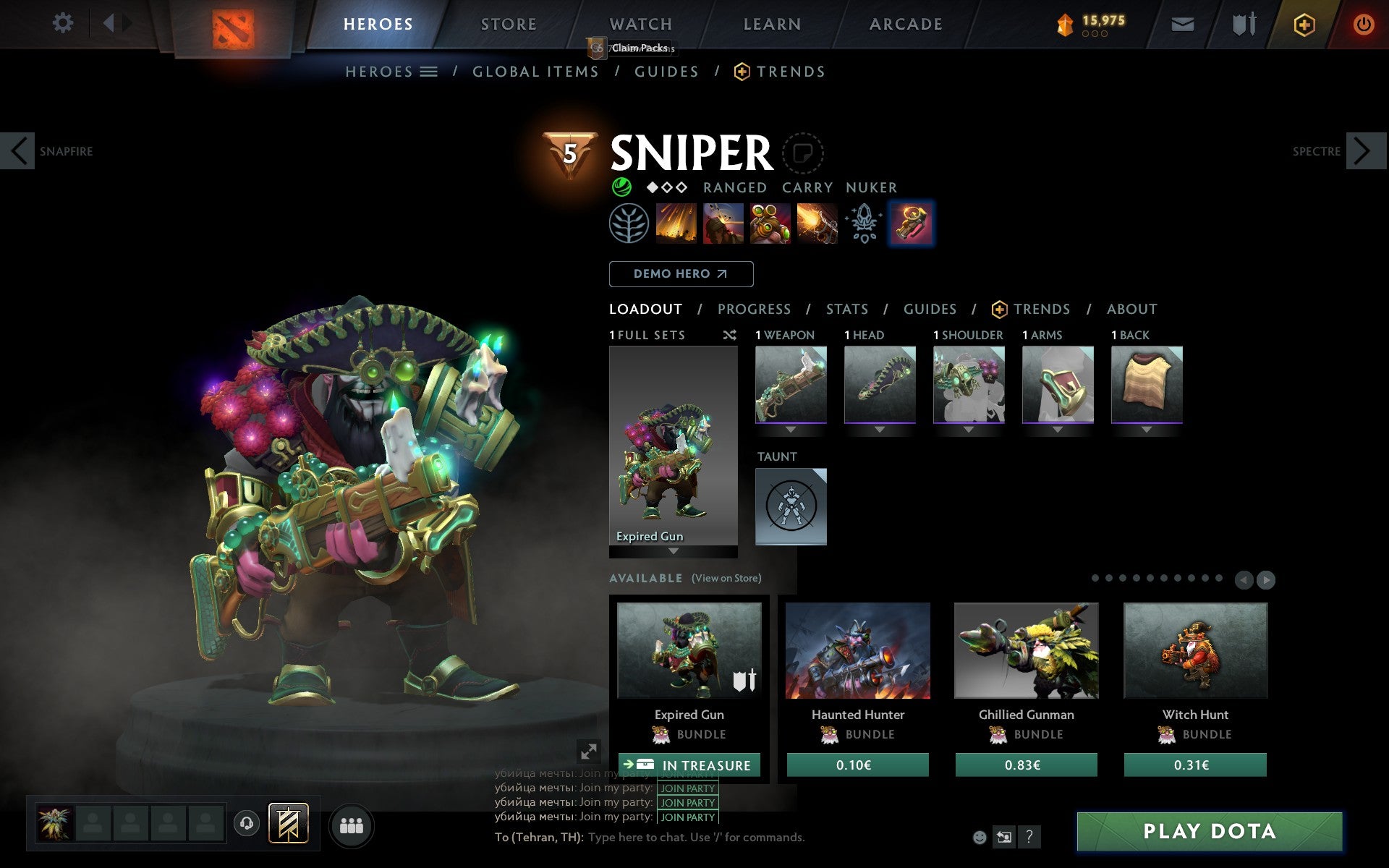Open the PROGRESS tab for Sniper
This screenshot has height=868, width=1389.
754,309
